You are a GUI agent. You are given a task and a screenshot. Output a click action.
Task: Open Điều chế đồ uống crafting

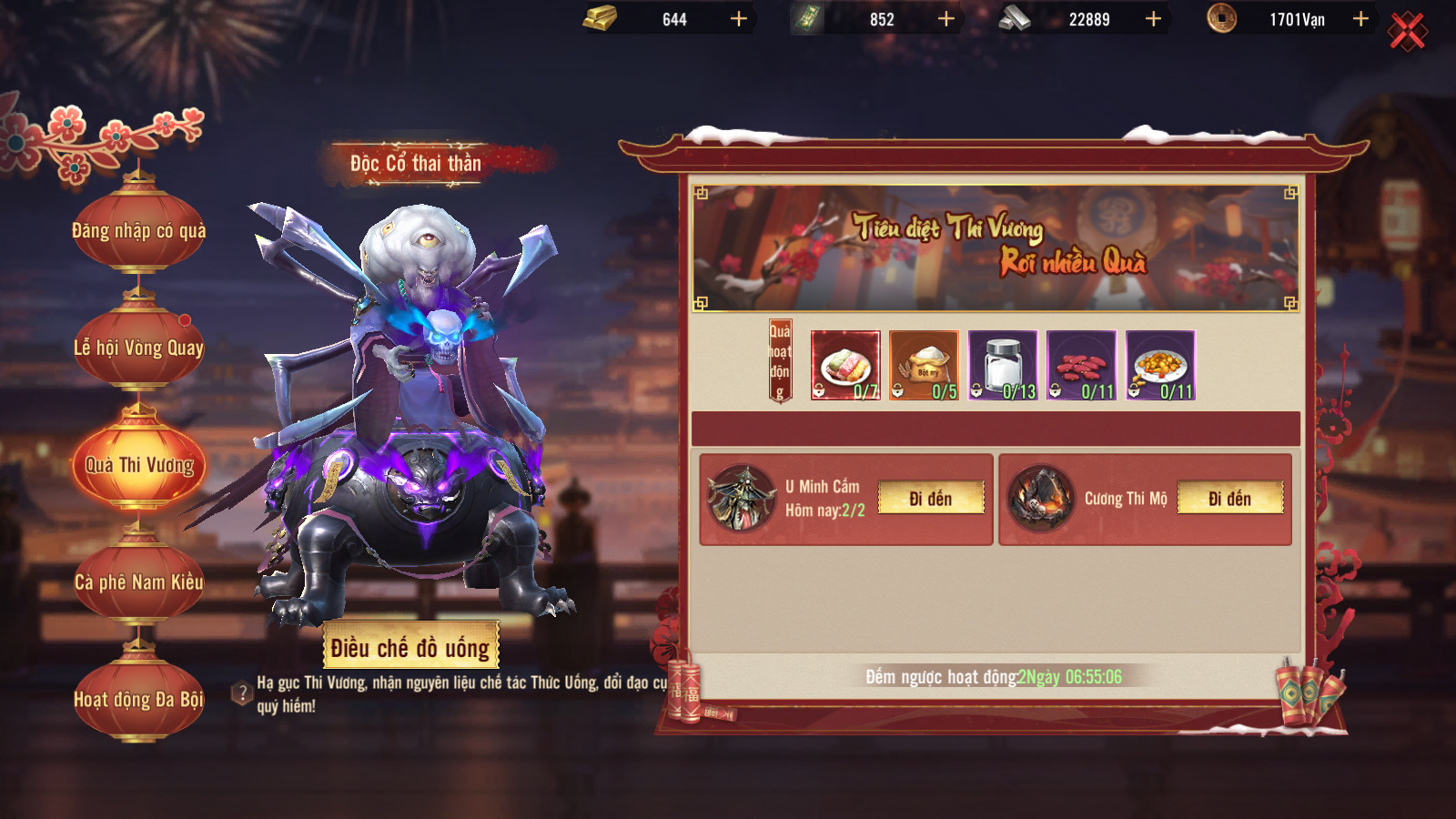(x=410, y=647)
